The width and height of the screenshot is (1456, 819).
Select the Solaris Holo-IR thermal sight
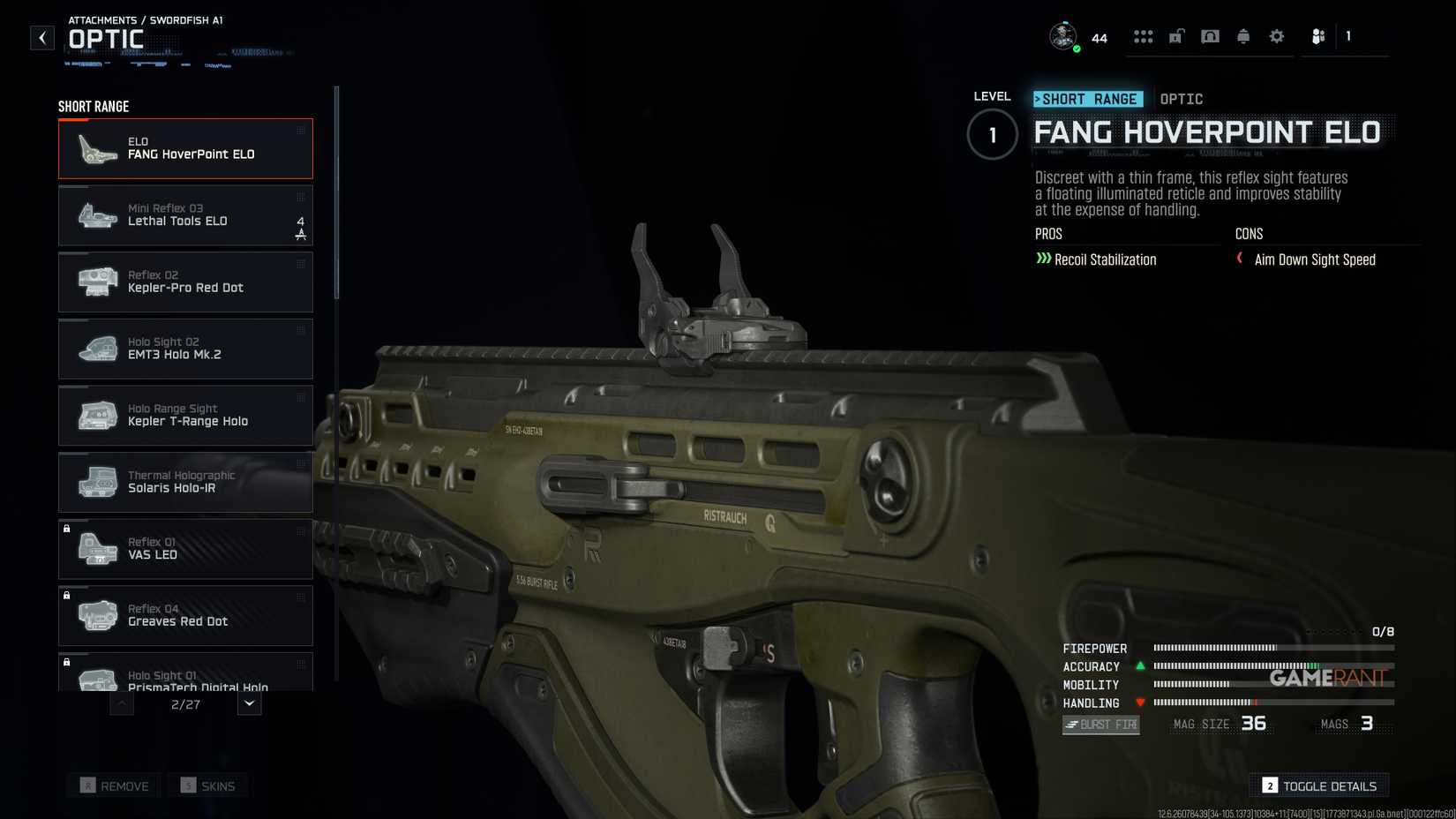[x=185, y=482]
